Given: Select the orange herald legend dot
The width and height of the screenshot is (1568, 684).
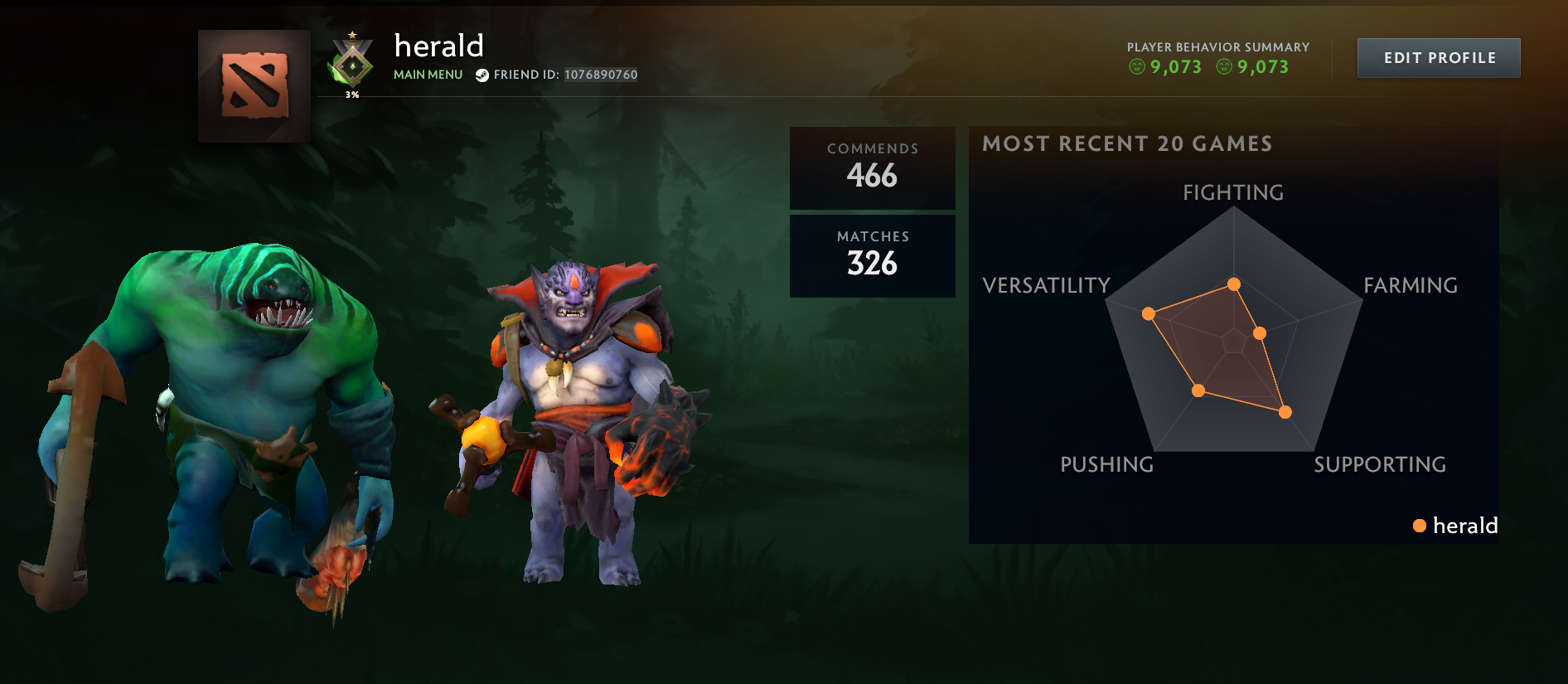Looking at the screenshot, I should [1420, 526].
